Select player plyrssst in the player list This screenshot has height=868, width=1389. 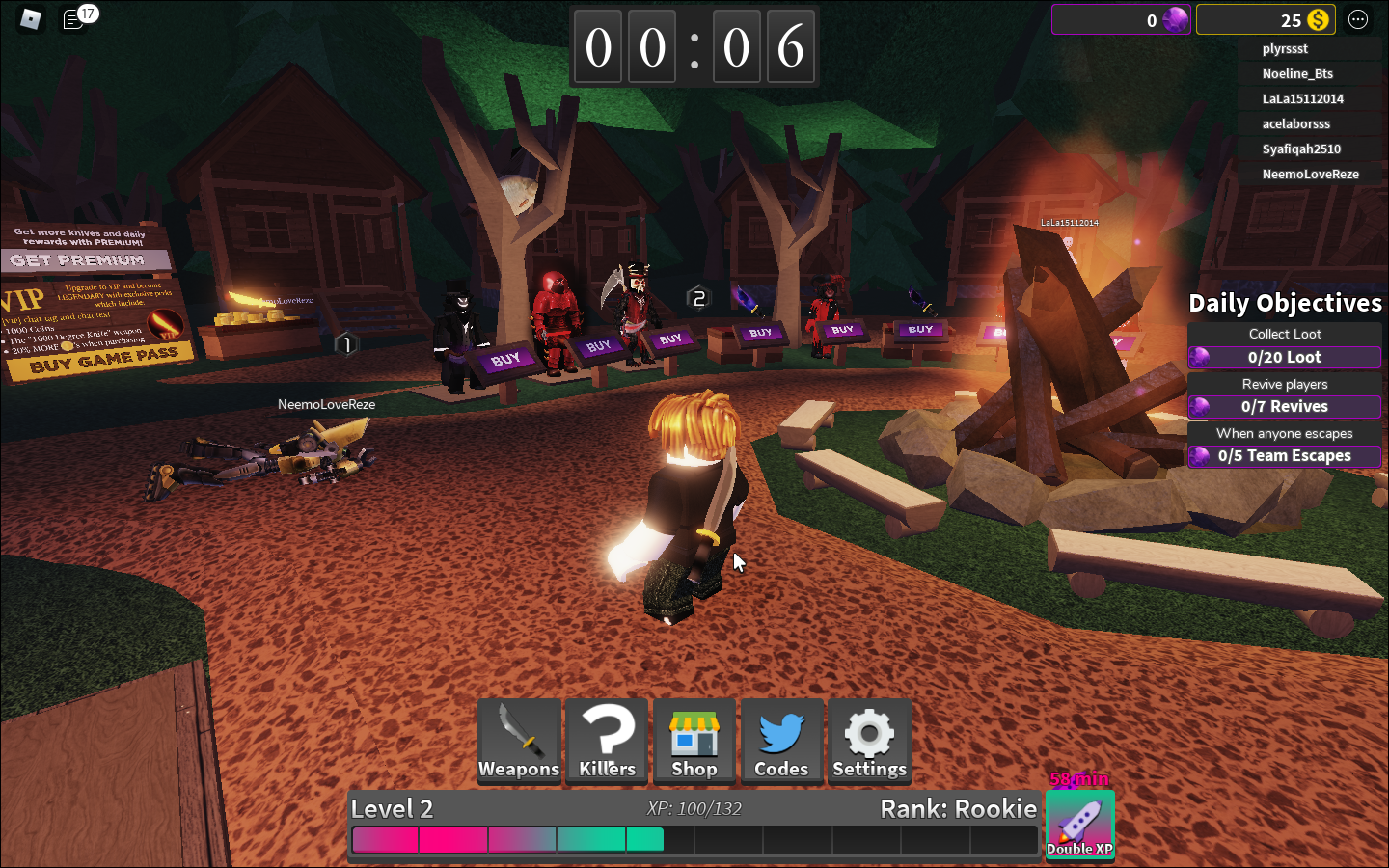tap(1285, 49)
